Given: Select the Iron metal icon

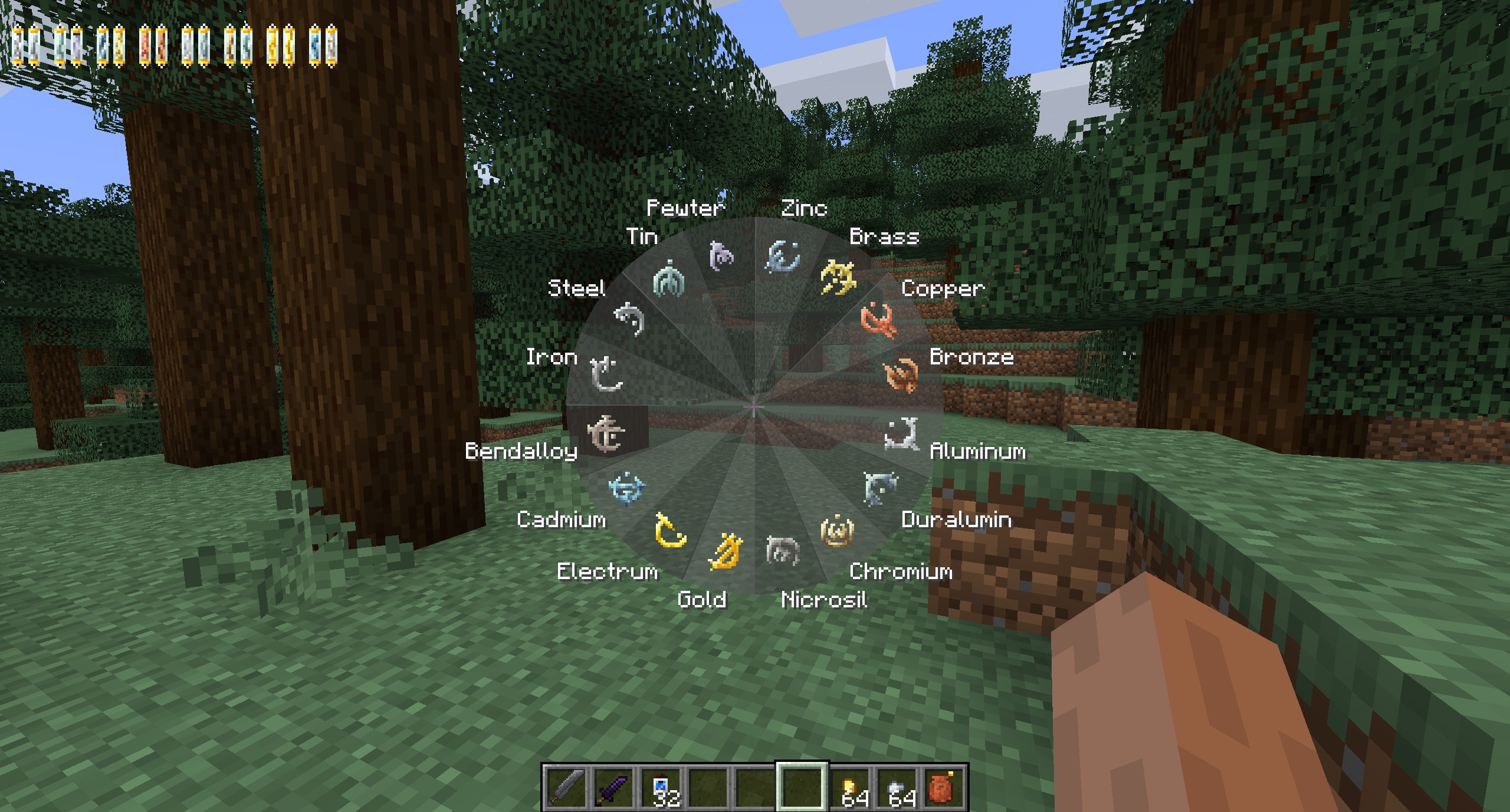Looking at the screenshot, I should tap(606, 374).
